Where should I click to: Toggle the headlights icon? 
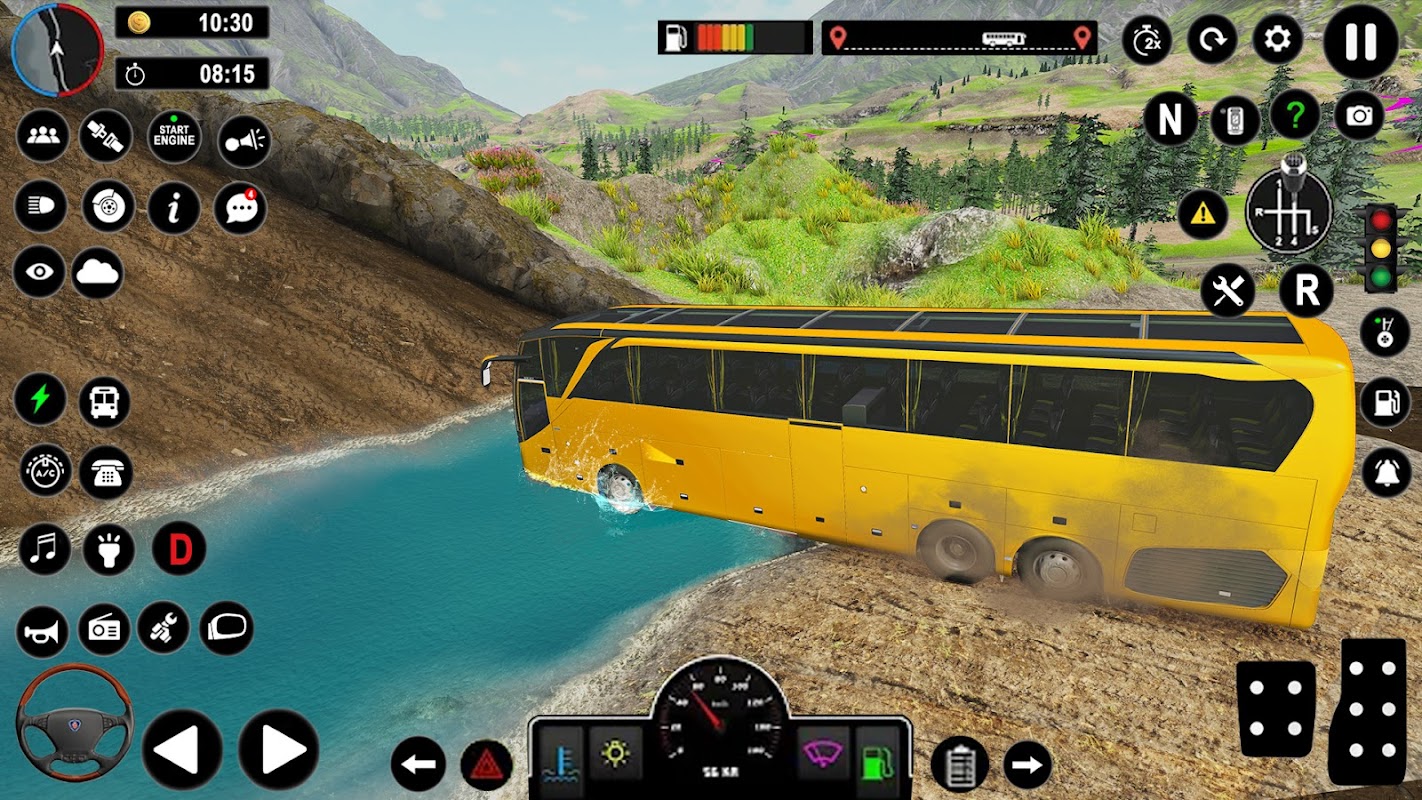click(40, 208)
